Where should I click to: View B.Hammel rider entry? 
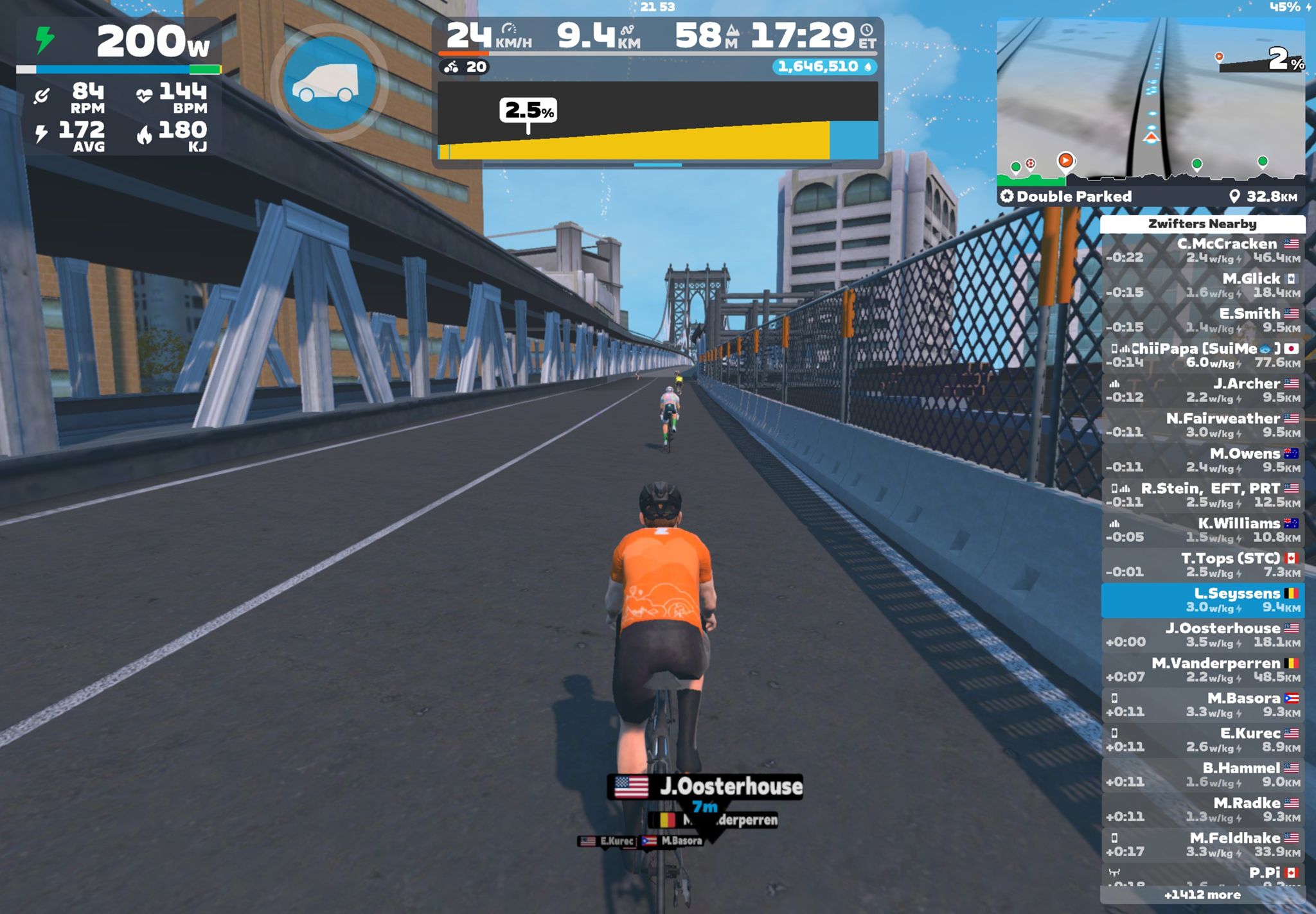(x=1203, y=775)
